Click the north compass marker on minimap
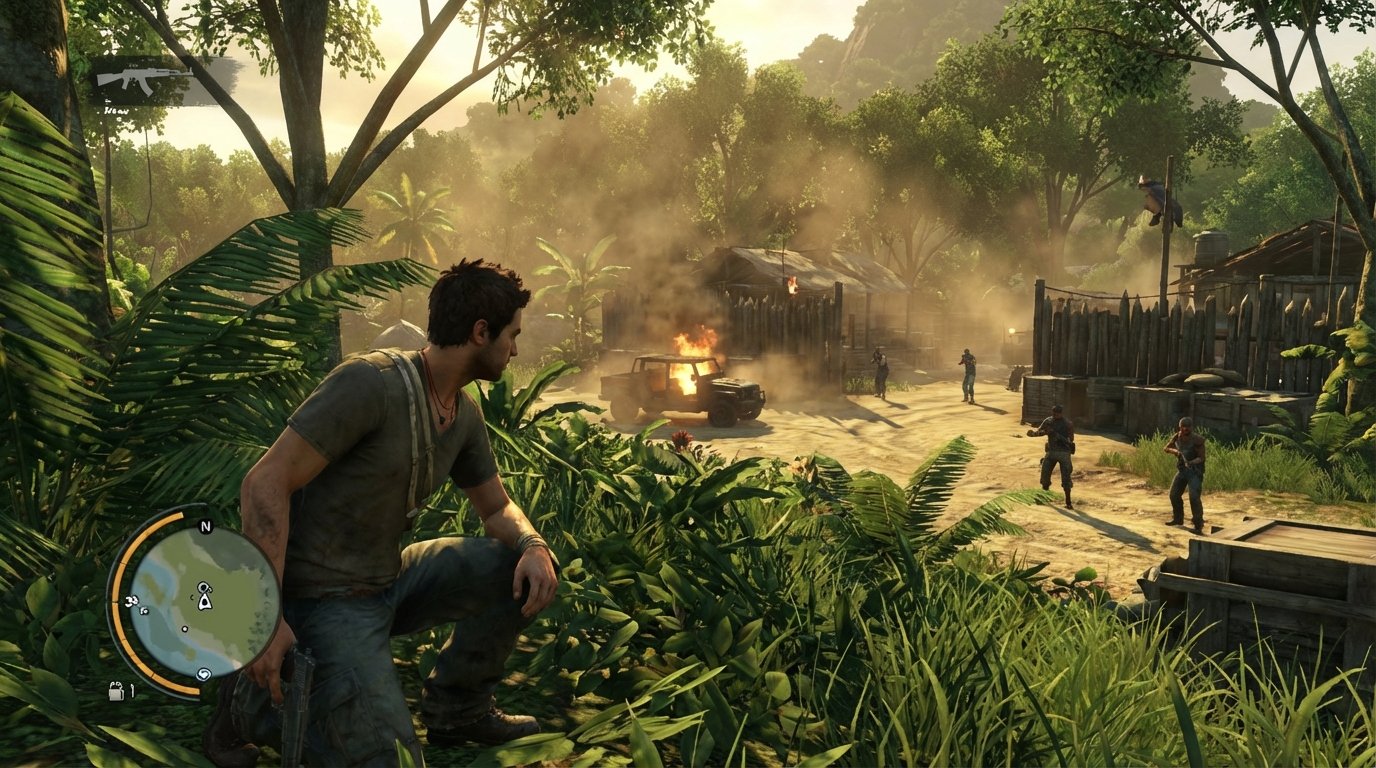Screen dimensions: 1376x768 tap(206, 527)
